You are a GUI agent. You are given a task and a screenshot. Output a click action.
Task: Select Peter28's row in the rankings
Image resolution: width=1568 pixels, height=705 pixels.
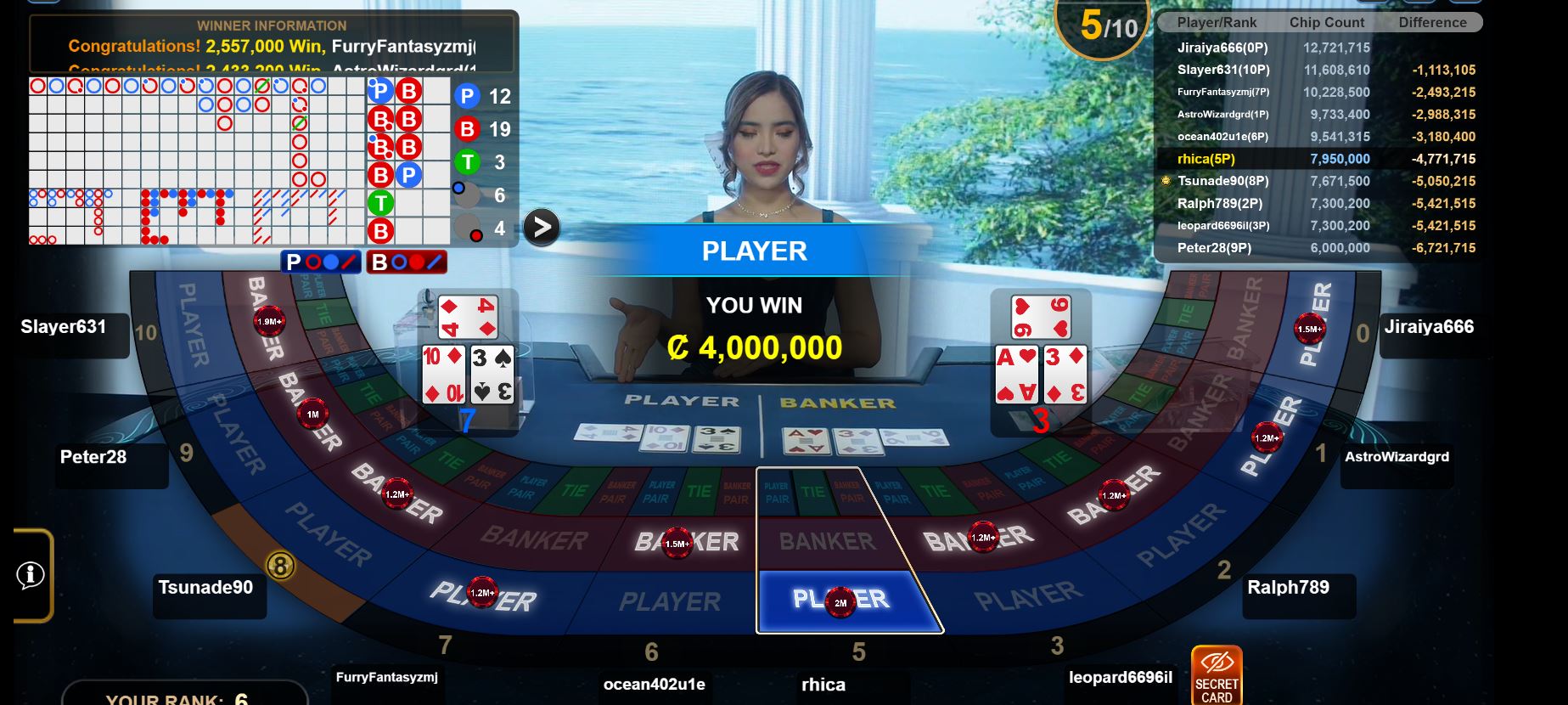(1318, 248)
